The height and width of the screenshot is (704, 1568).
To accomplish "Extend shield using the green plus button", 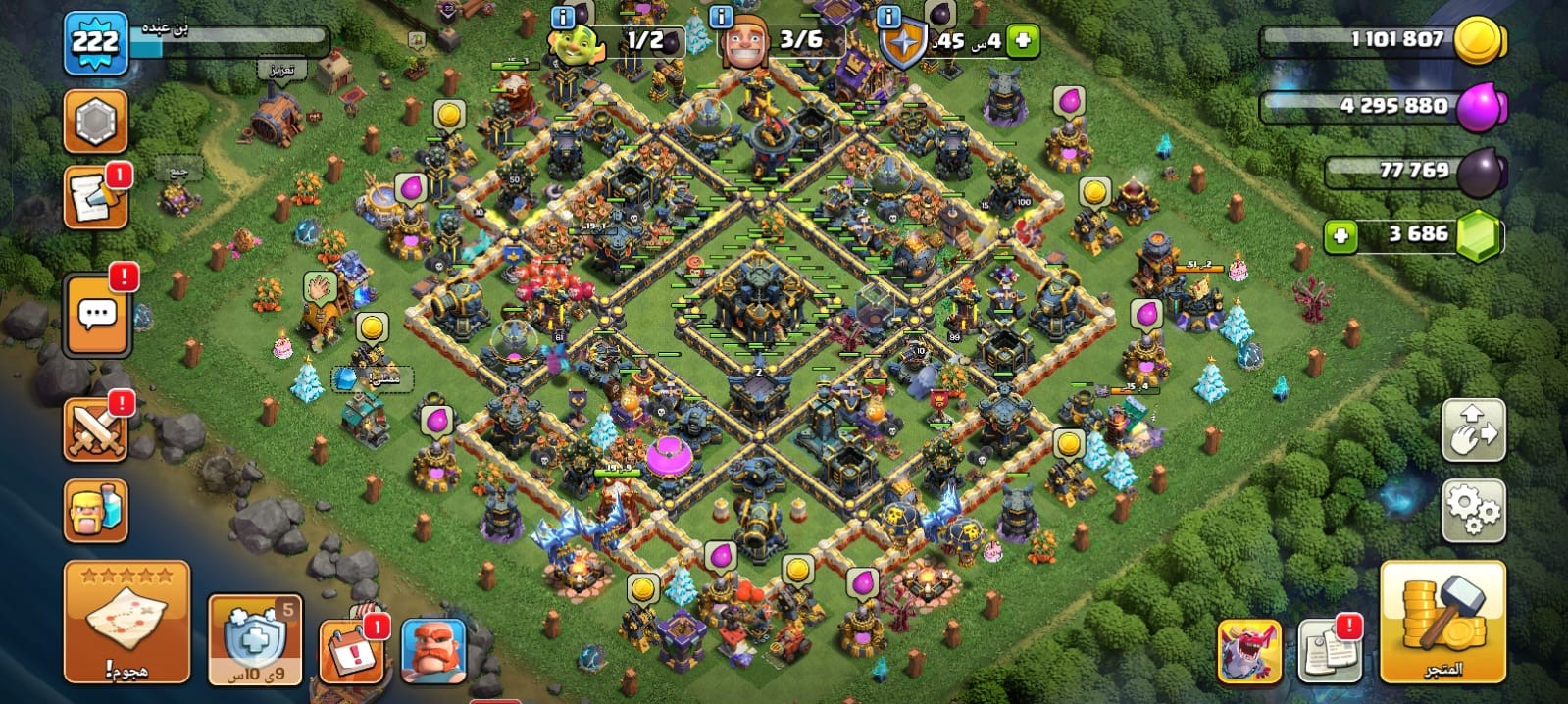I will click(1023, 41).
